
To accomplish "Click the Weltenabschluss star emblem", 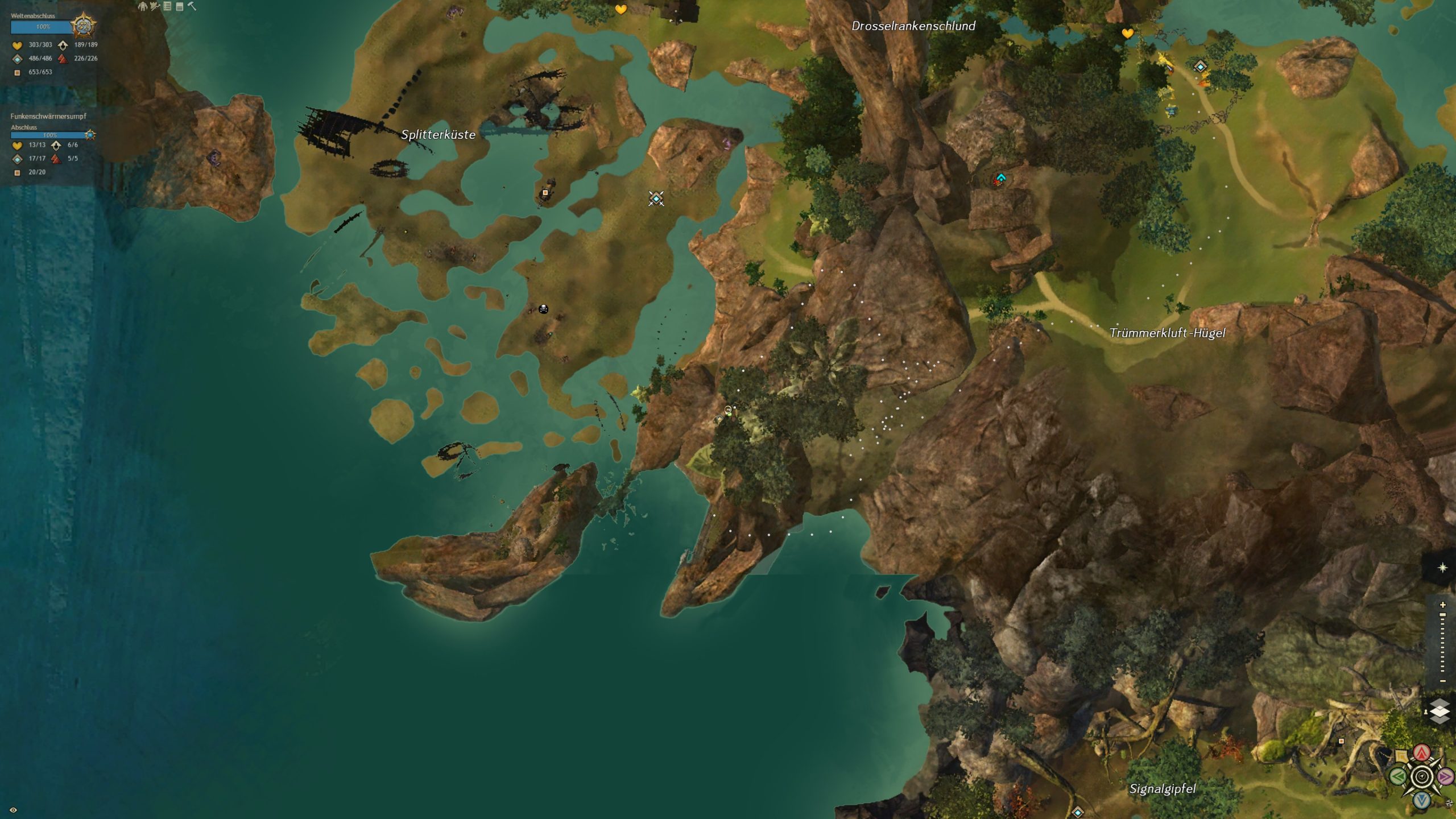I will (x=83, y=26).
